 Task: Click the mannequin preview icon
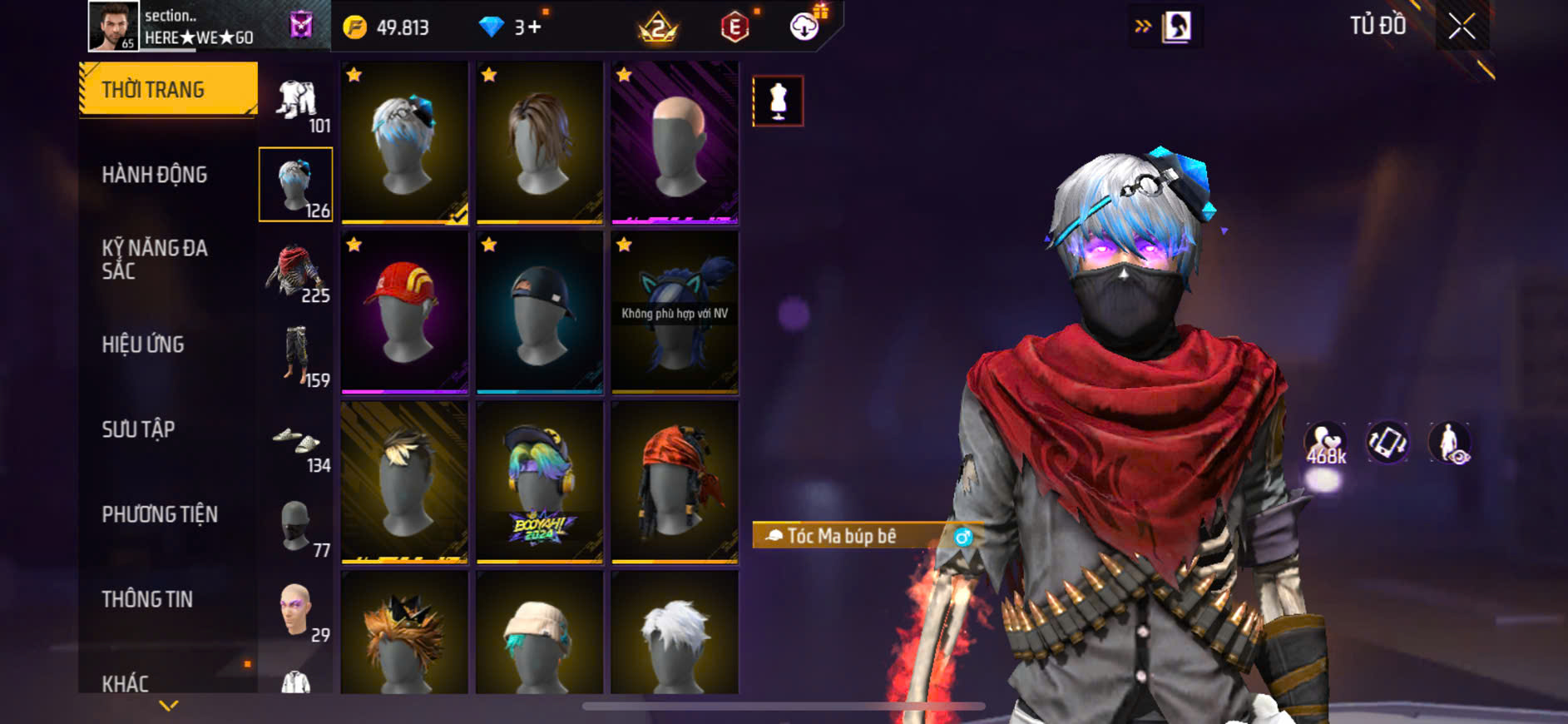pyautogui.click(x=778, y=101)
